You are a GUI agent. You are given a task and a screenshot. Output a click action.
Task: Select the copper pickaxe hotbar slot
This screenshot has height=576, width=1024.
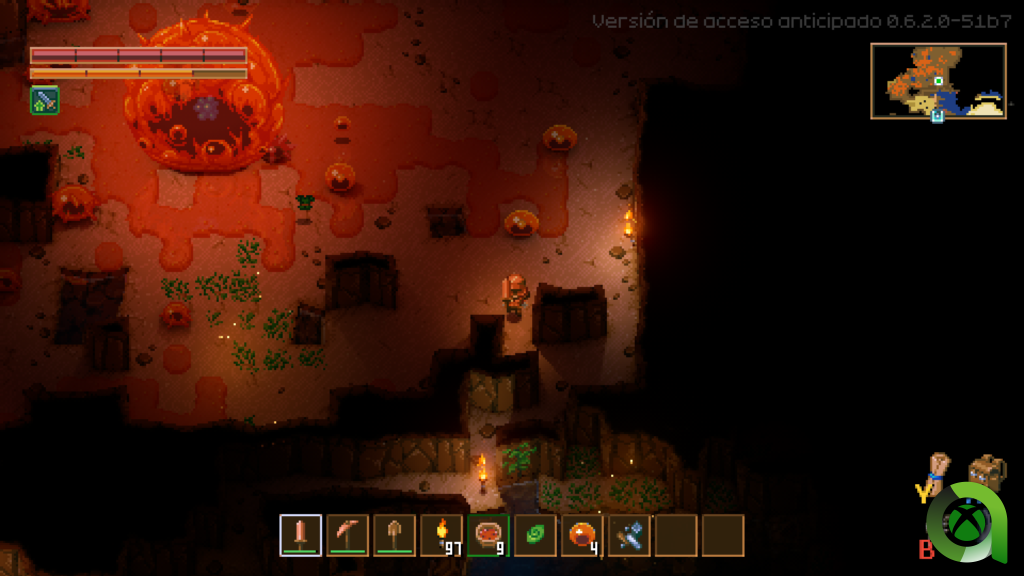click(x=347, y=535)
